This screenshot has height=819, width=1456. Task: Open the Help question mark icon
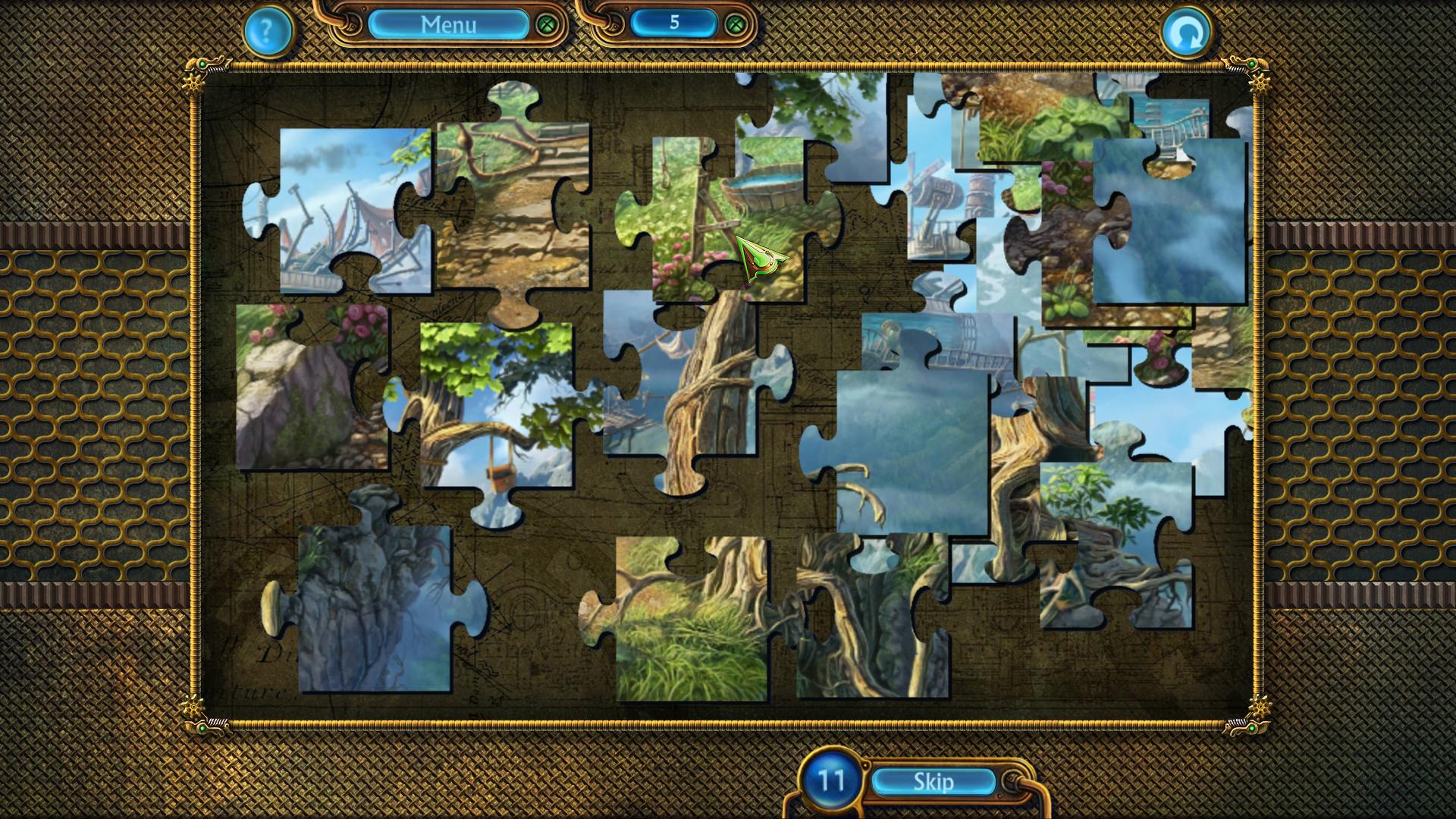click(x=267, y=32)
